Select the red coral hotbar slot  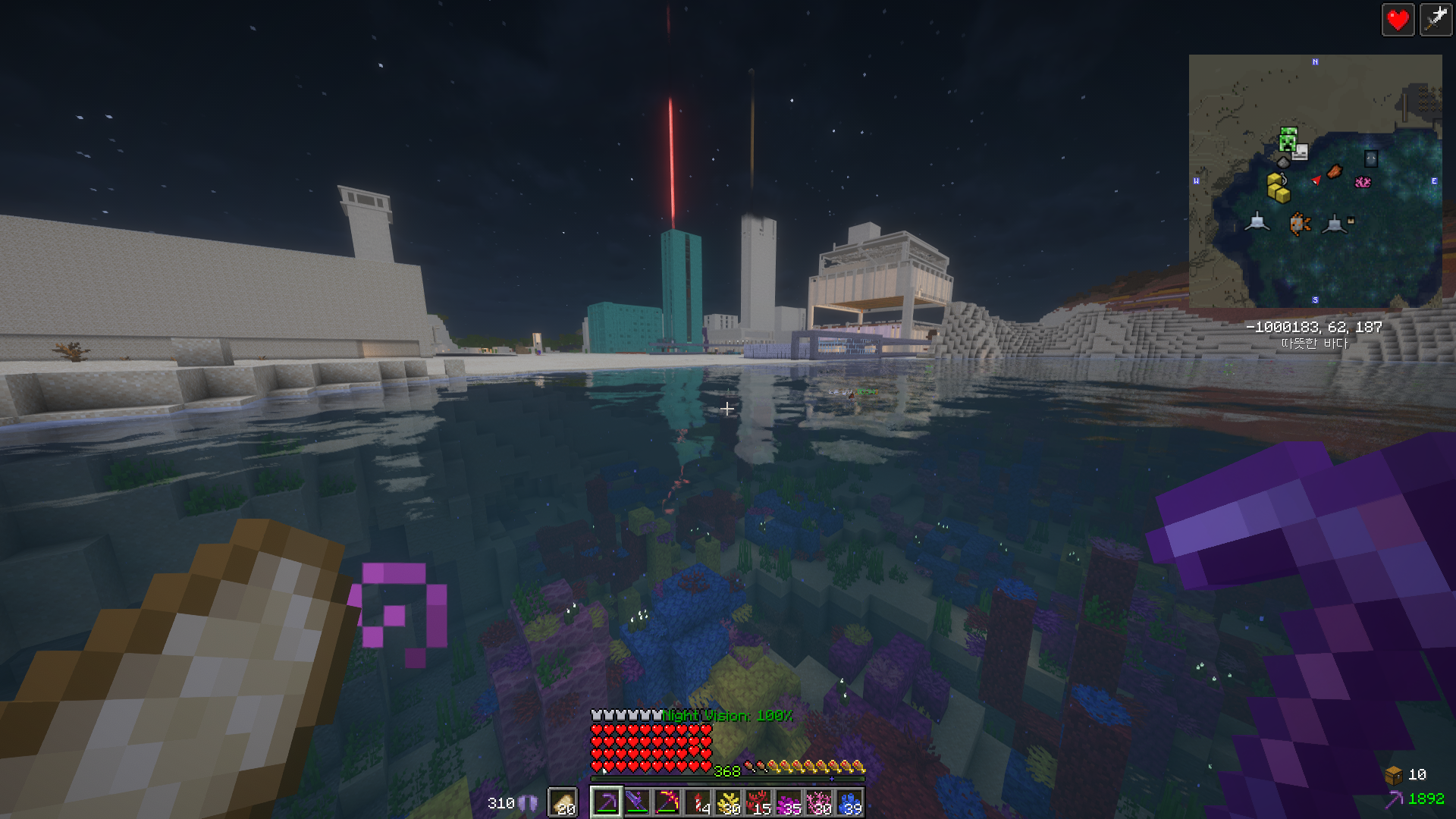point(758,802)
